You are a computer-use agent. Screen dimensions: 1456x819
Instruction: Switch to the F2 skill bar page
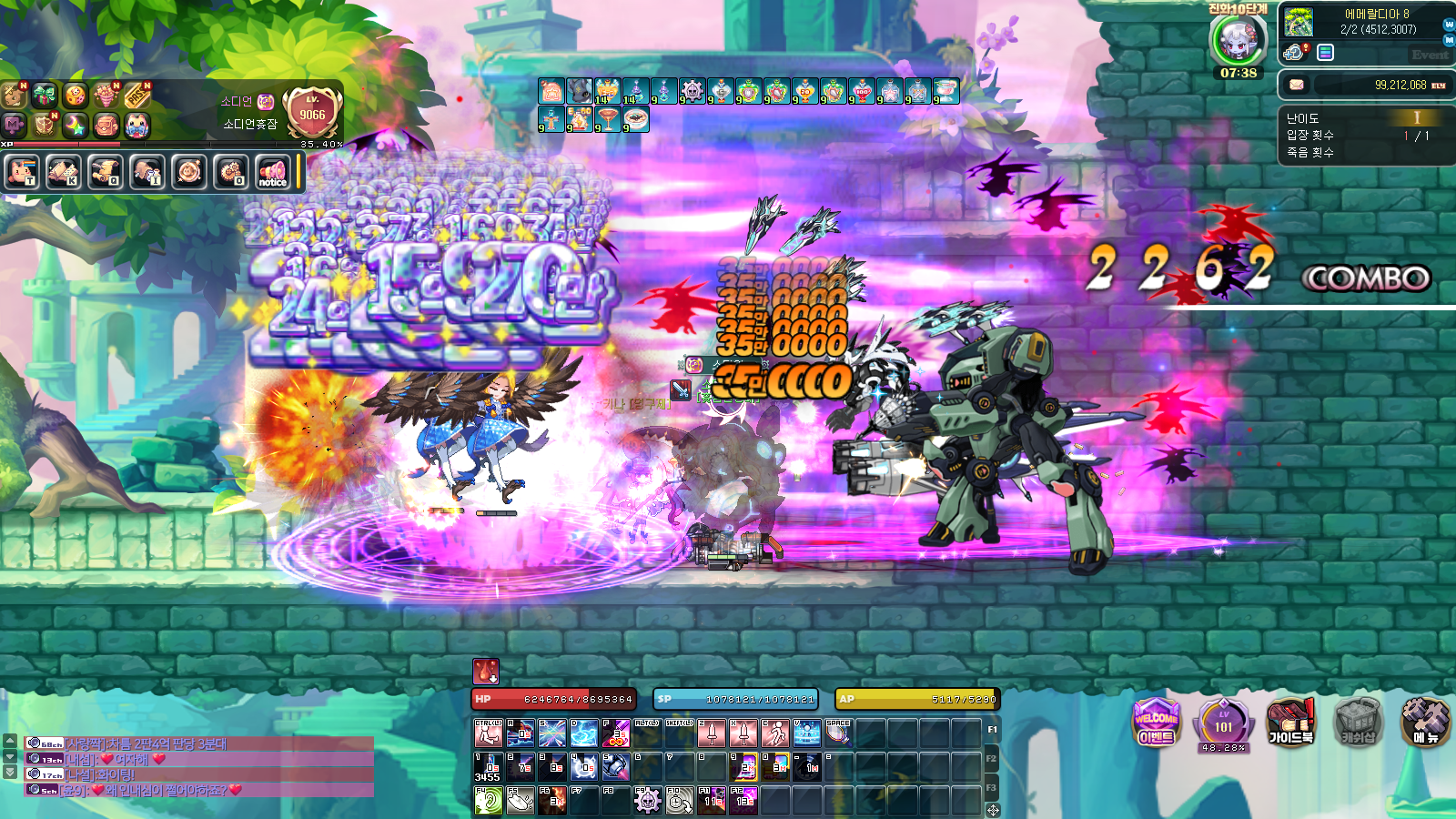click(992, 758)
